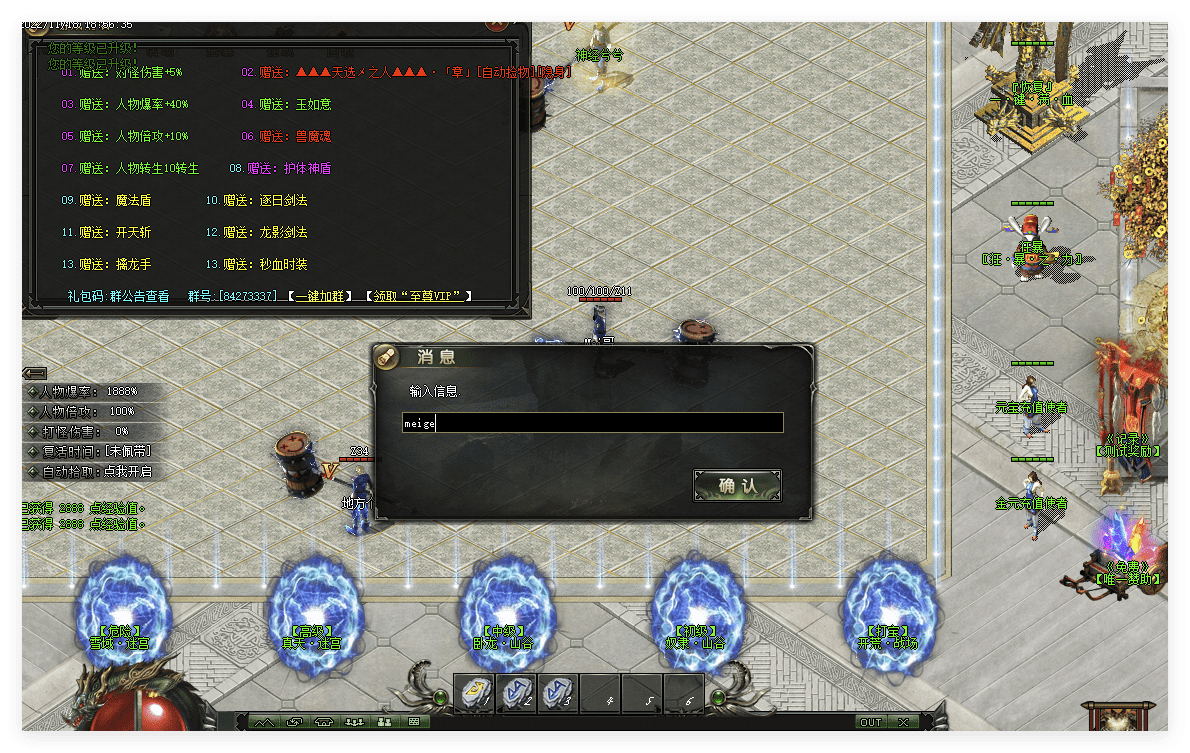Select the yellow rune stone in hotbar slot 1

[x=475, y=693]
